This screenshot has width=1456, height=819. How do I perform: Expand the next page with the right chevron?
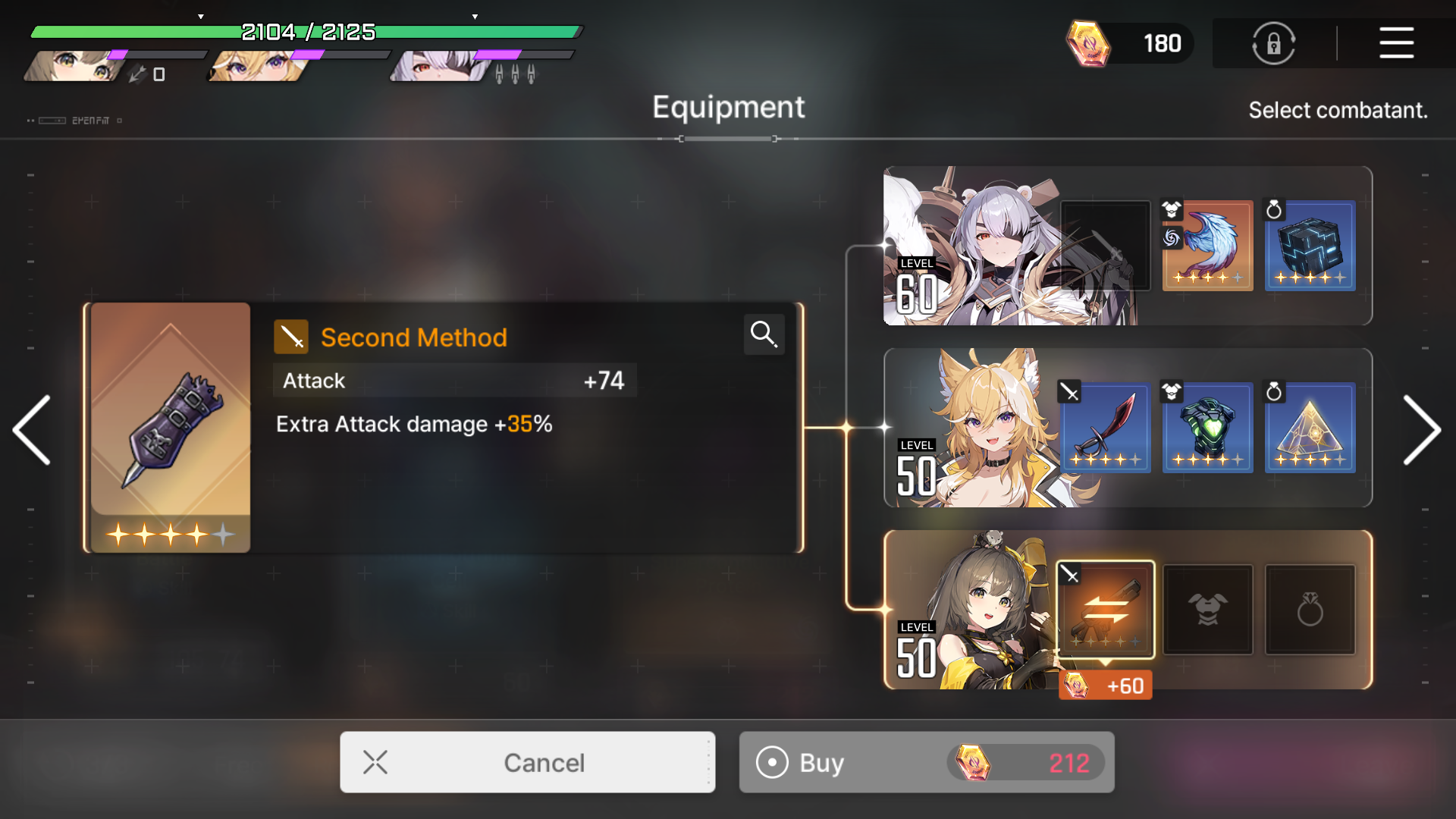point(1424,430)
